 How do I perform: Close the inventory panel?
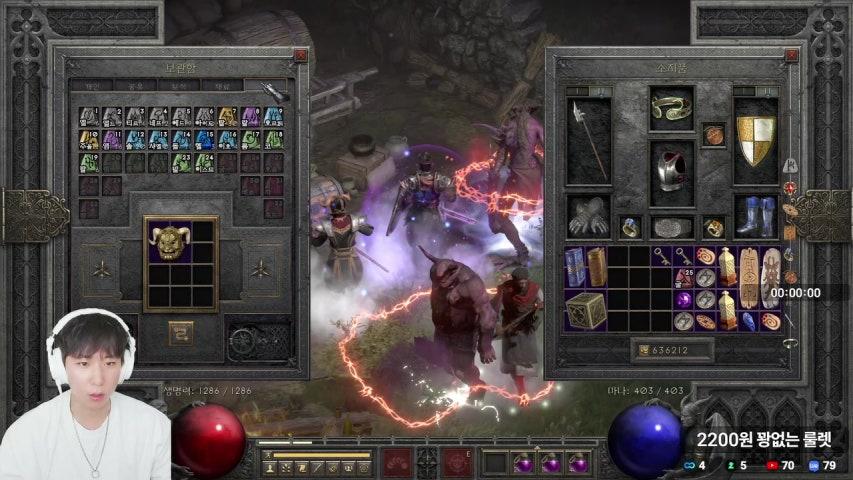click(x=790, y=56)
